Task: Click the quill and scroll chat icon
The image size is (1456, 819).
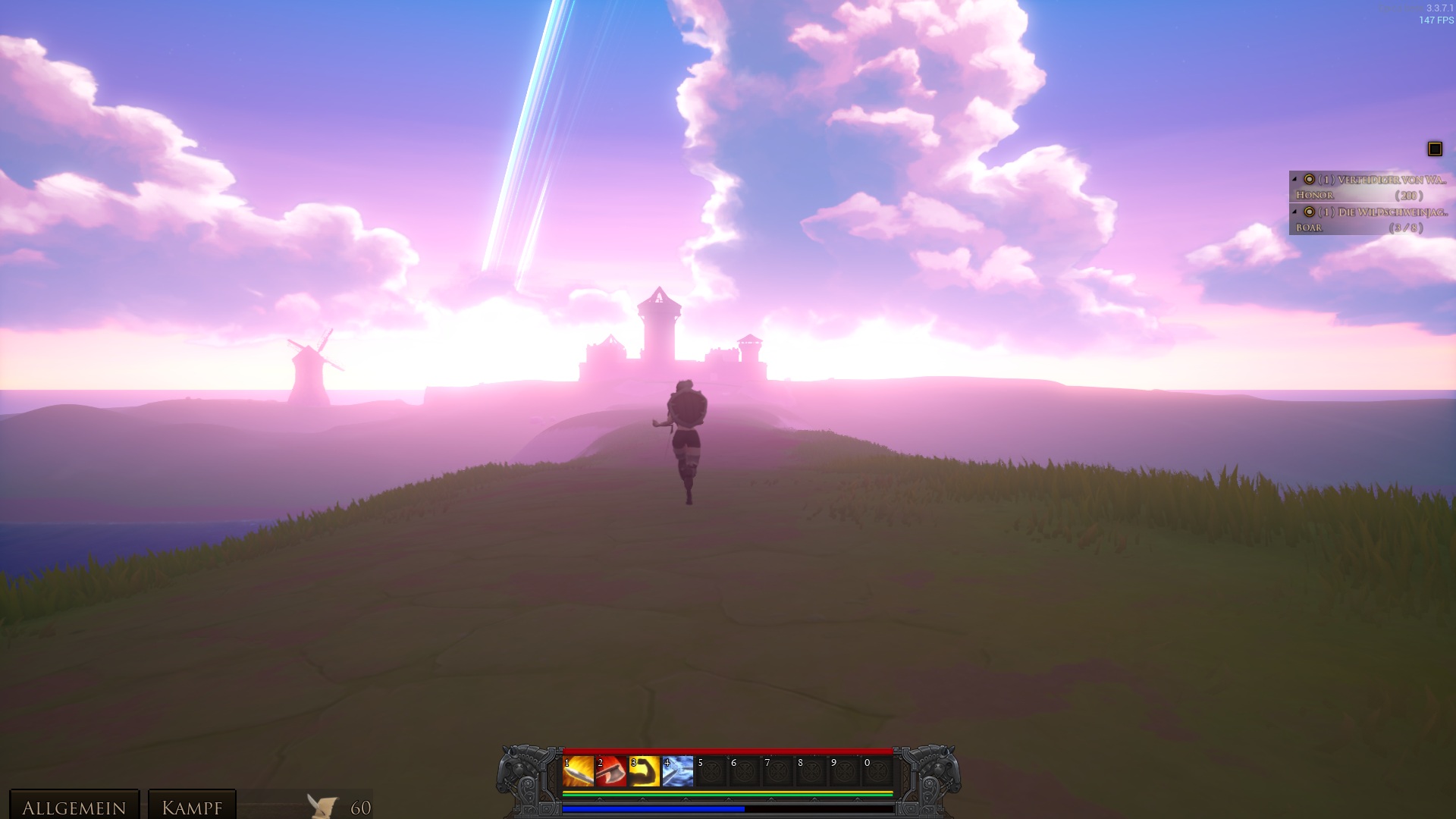Action: [322, 806]
